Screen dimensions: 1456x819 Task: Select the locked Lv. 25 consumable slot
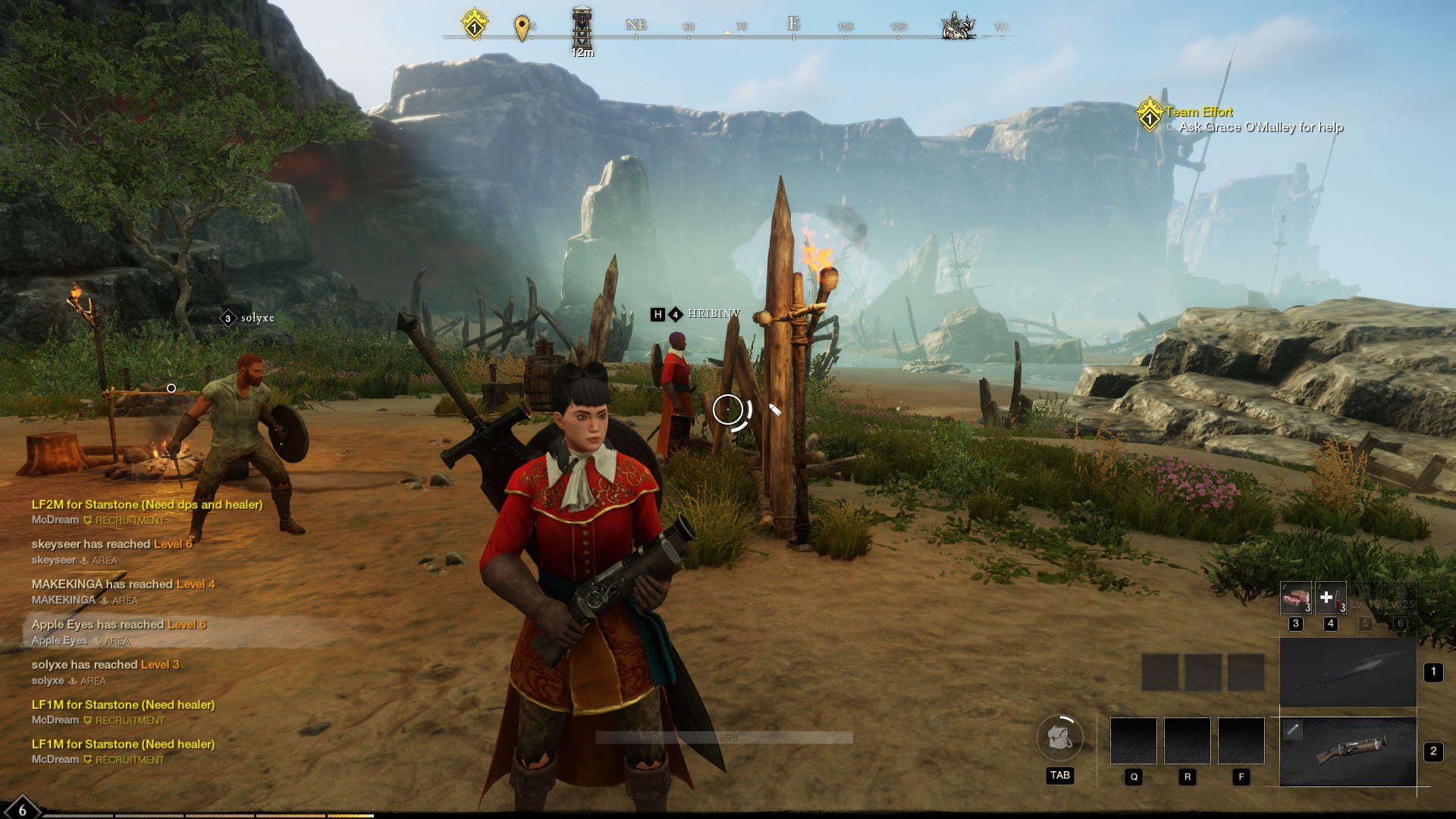[1400, 598]
